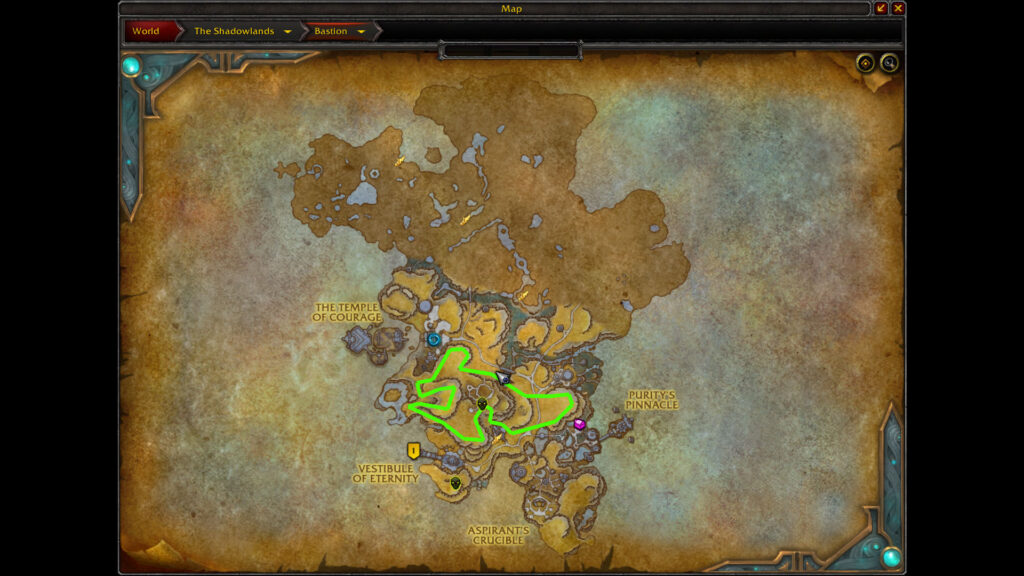
Task: Close the Map window
Action: pyautogui.click(x=898, y=8)
